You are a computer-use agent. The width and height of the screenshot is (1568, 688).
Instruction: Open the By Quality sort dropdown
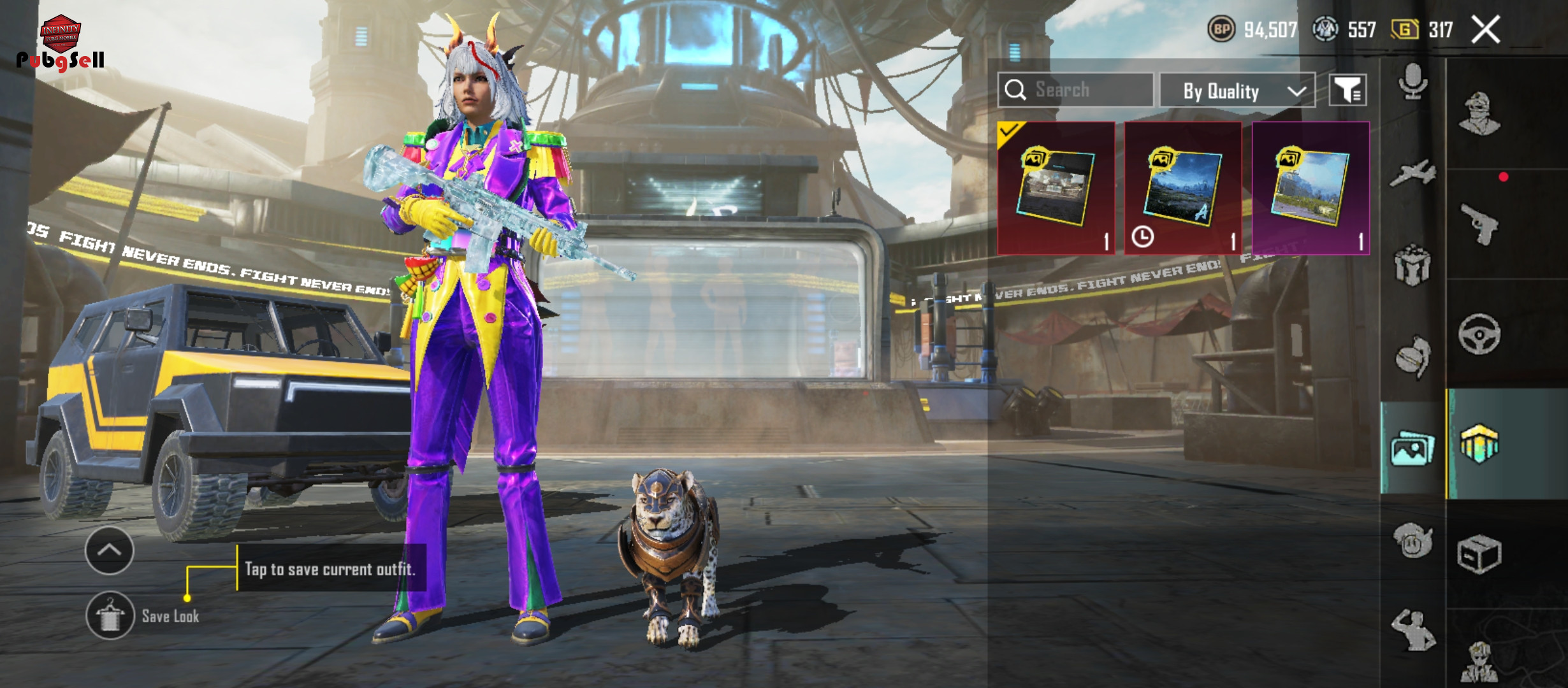coord(1237,91)
